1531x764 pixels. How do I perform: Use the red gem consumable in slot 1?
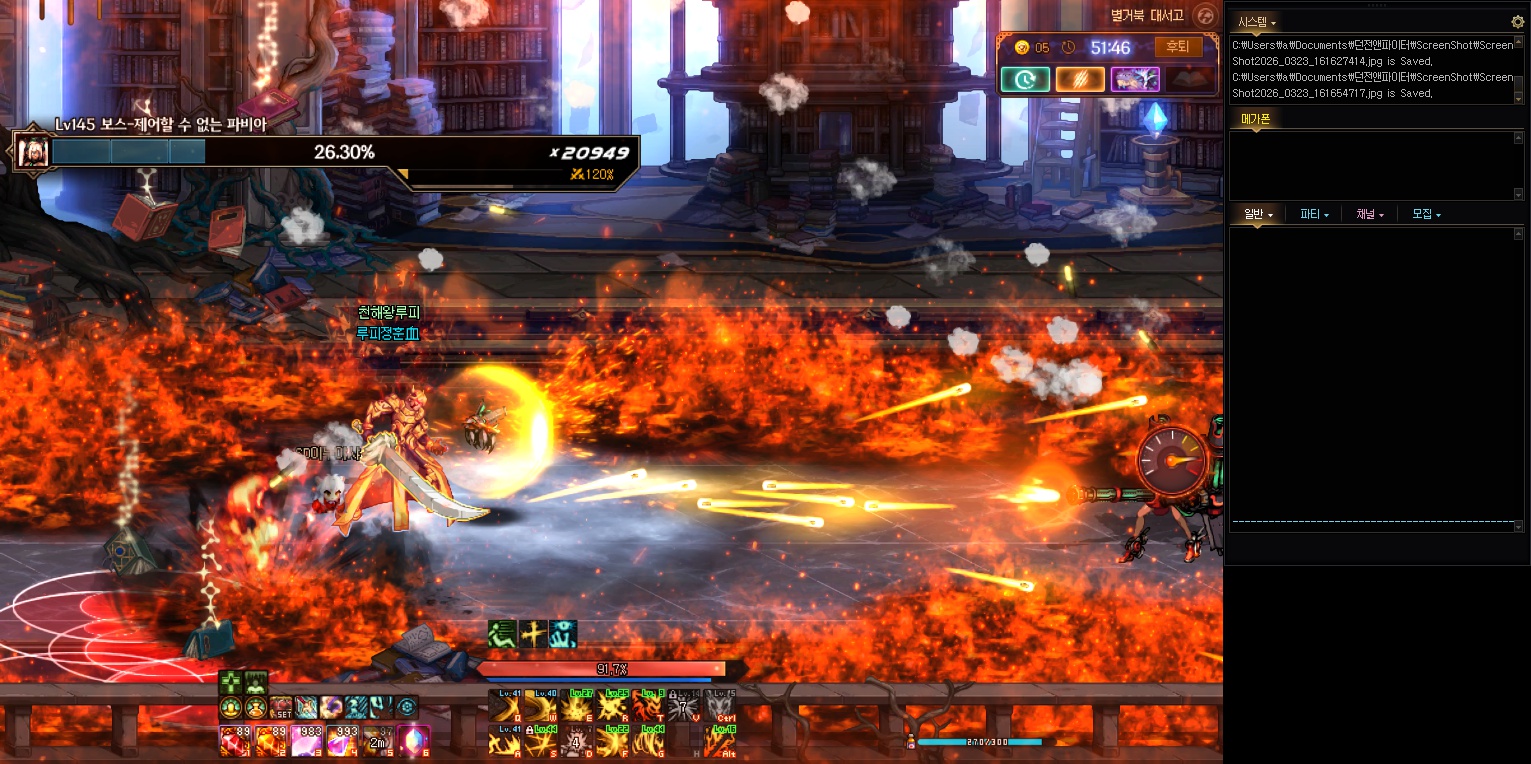click(x=234, y=741)
